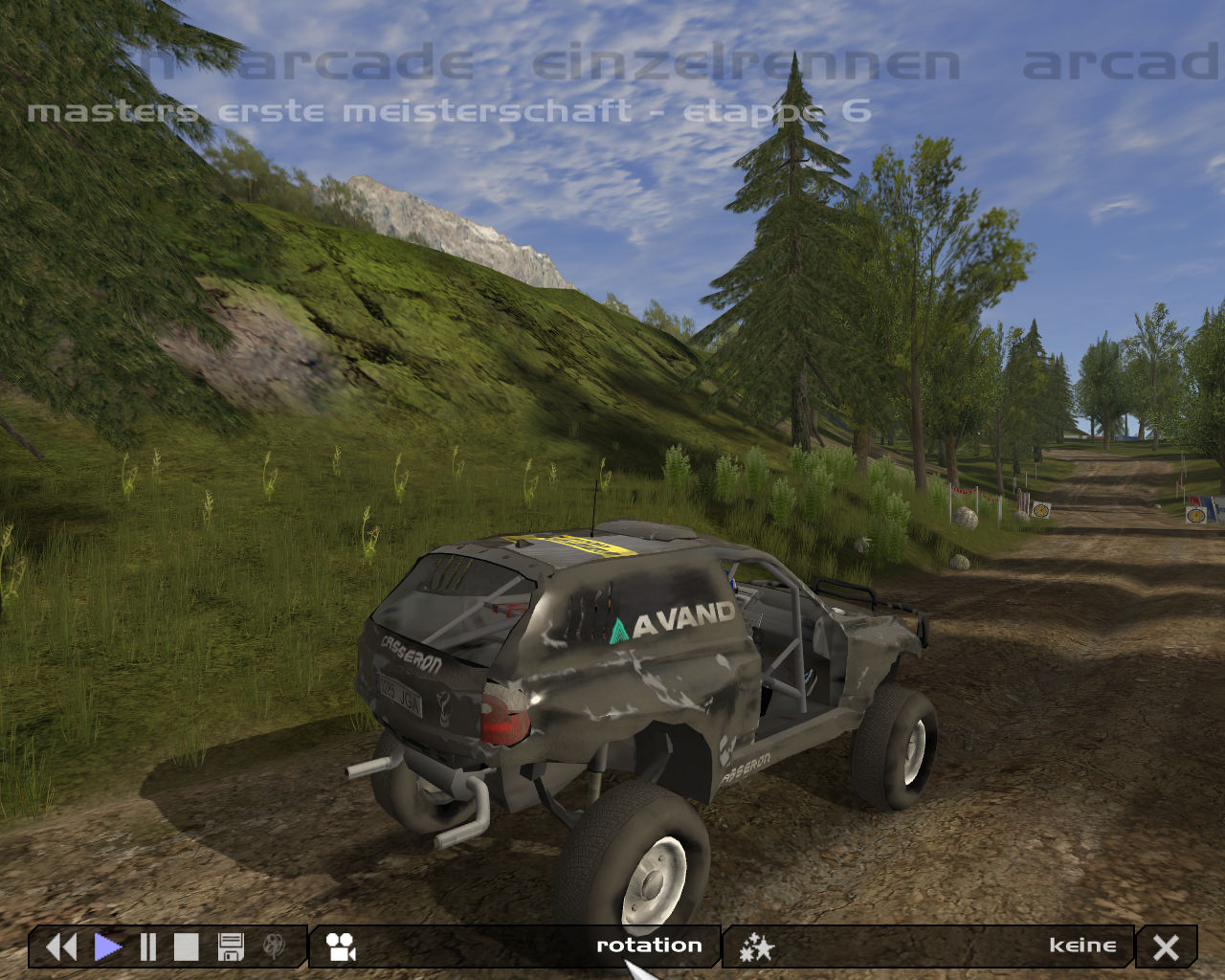Rewind the replay

click(x=61, y=947)
